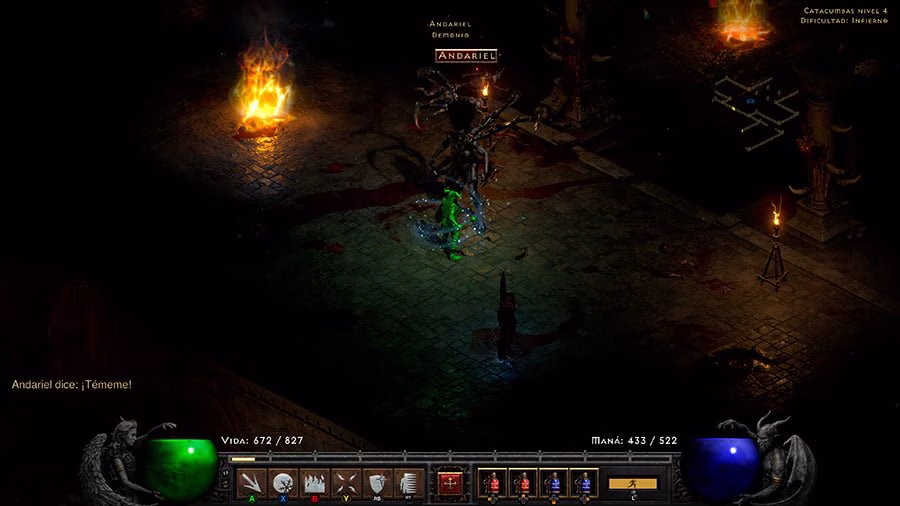Activate the multiple arrow skill icon
The image size is (900, 506).
coord(253,482)
